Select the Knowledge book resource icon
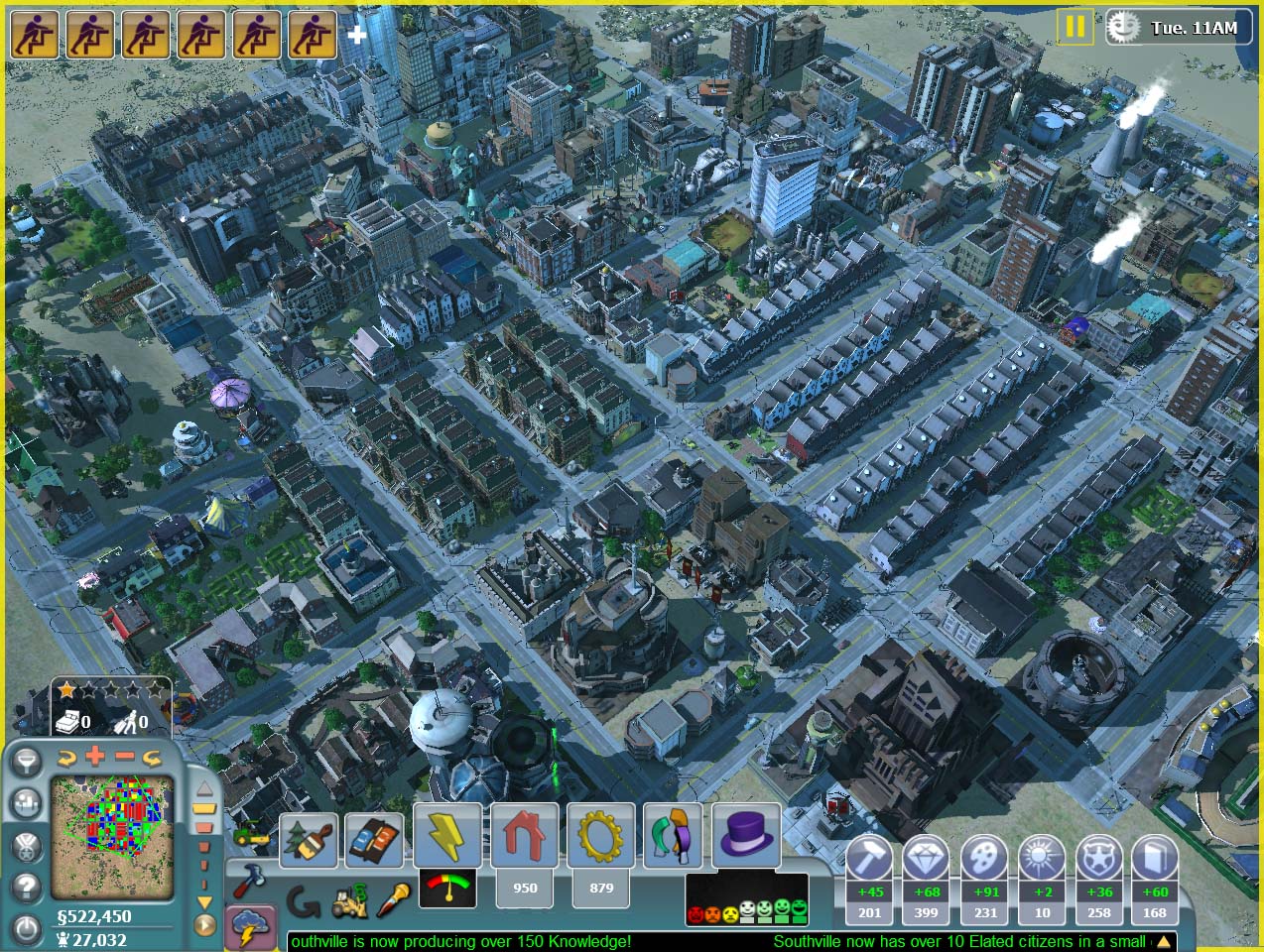 point(1155,859)
